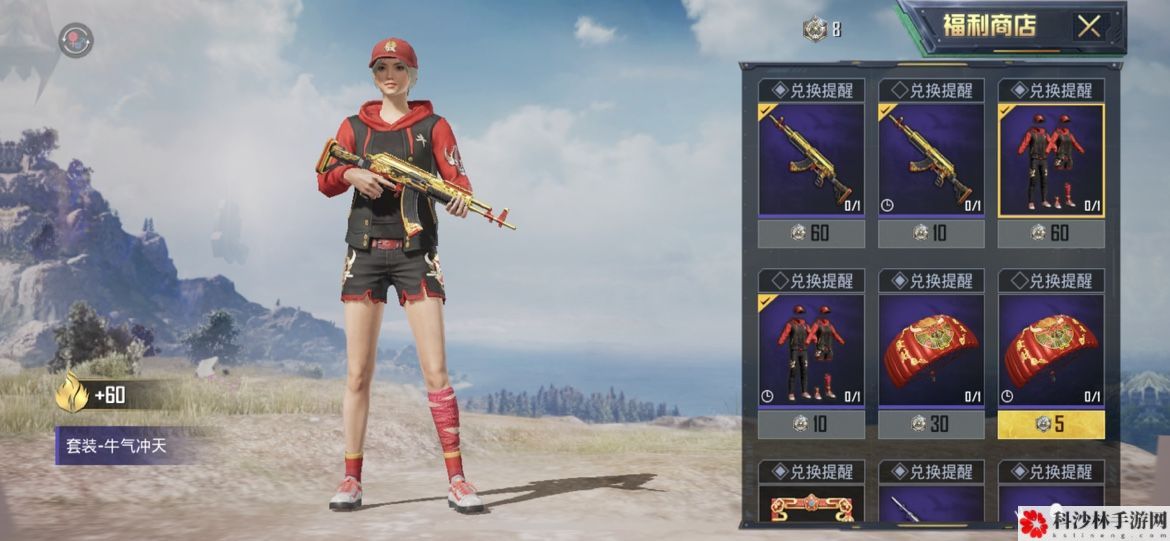Toggle 兑换提醒 above the 60-coin gold rifle

click(x=811, y=90)
